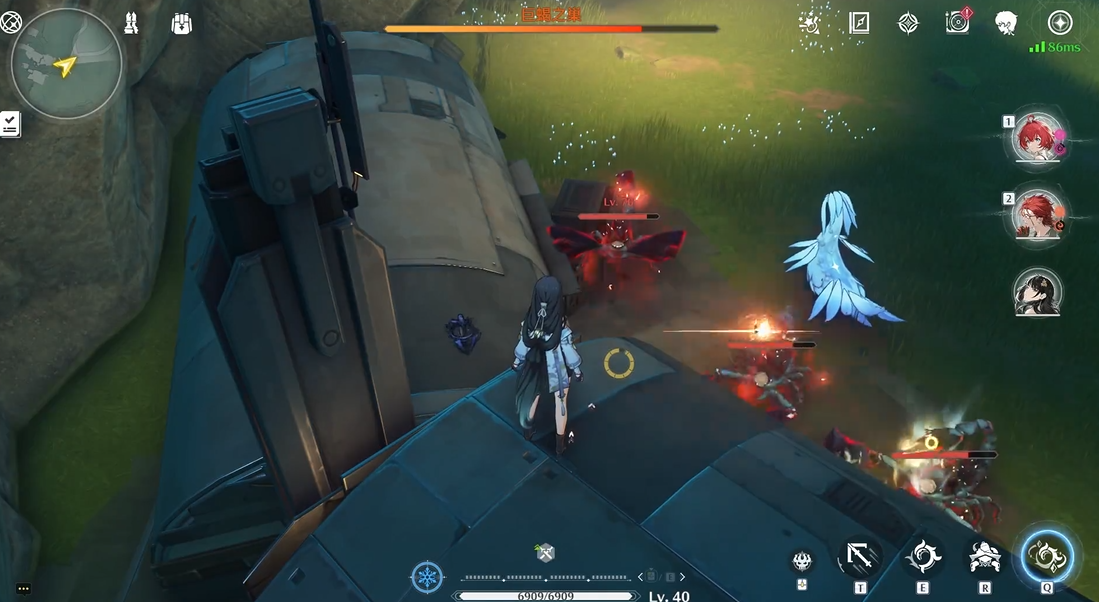Viewport: 1099px width, 602px height.
Task: Open the character head profile icon
Action: pos(1007,22)
